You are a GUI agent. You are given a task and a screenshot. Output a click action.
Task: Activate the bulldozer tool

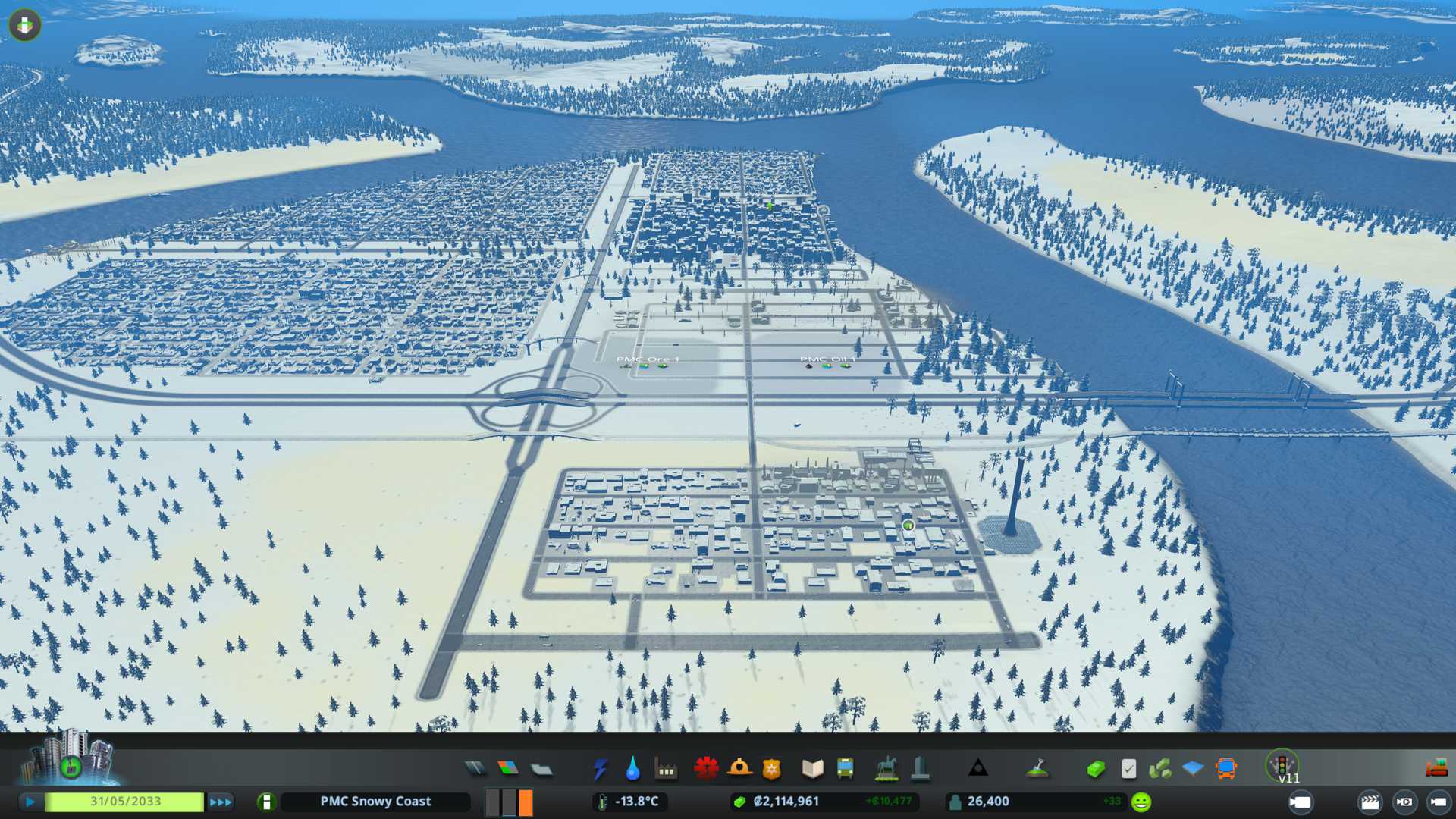(x=1436, y=769)
